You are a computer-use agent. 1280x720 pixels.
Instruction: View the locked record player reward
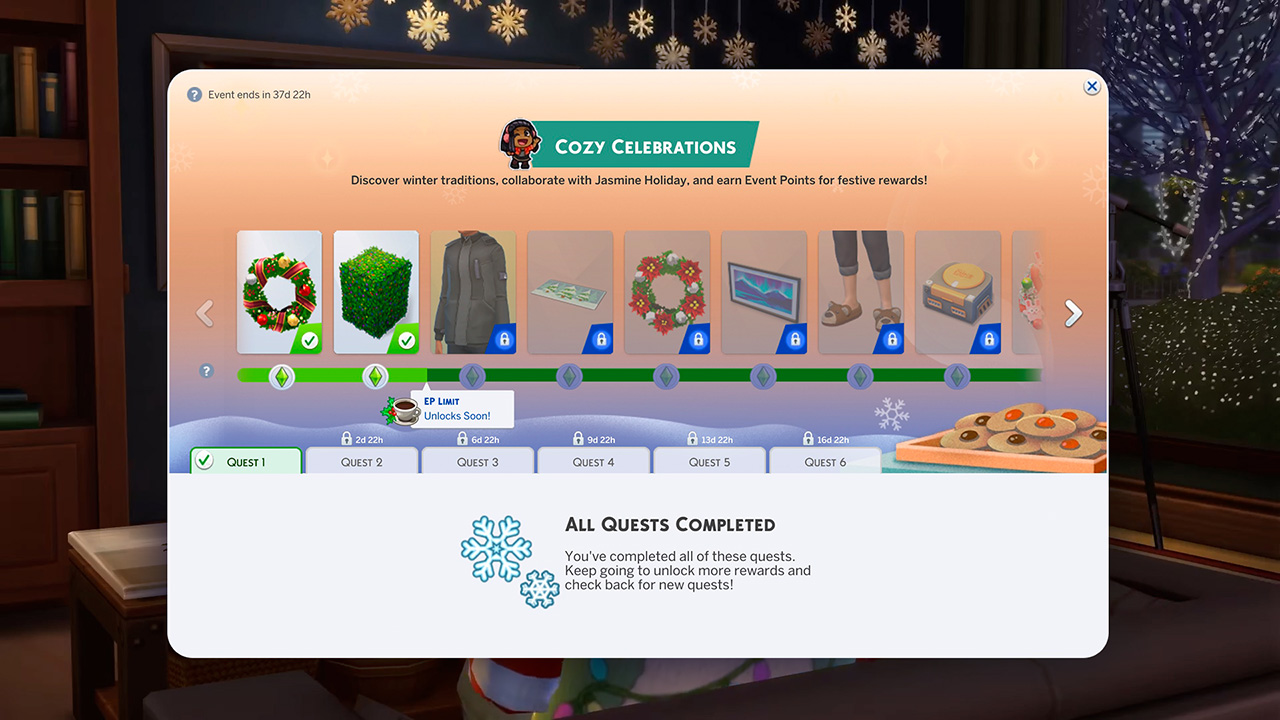958,292
